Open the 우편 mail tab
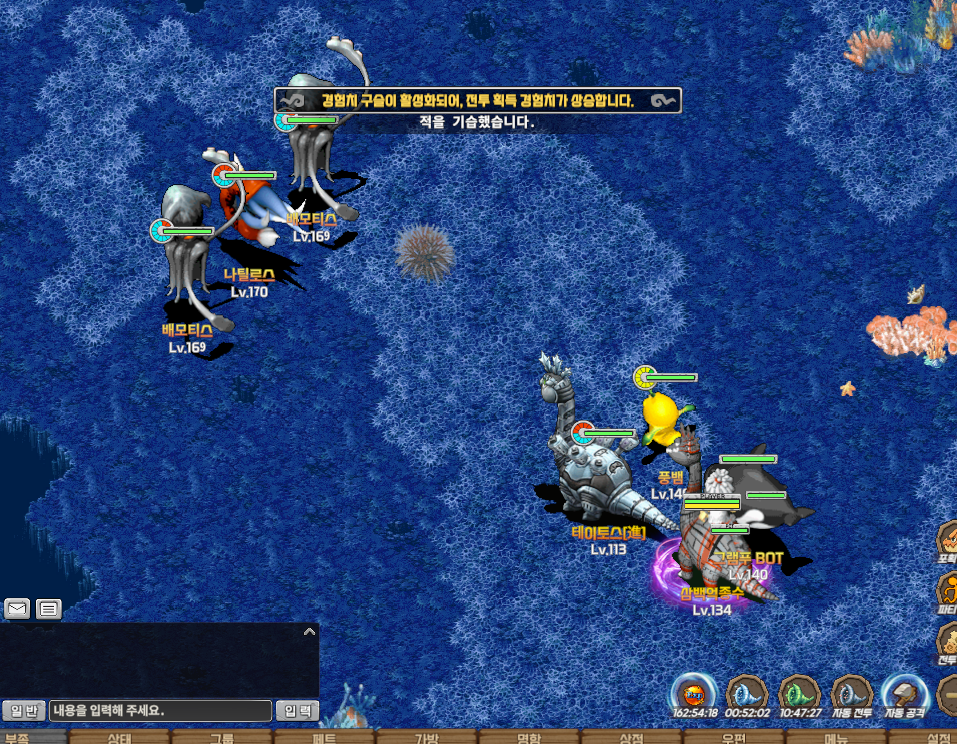The height and width of the screenshot is (744, 957). [734, 739]
